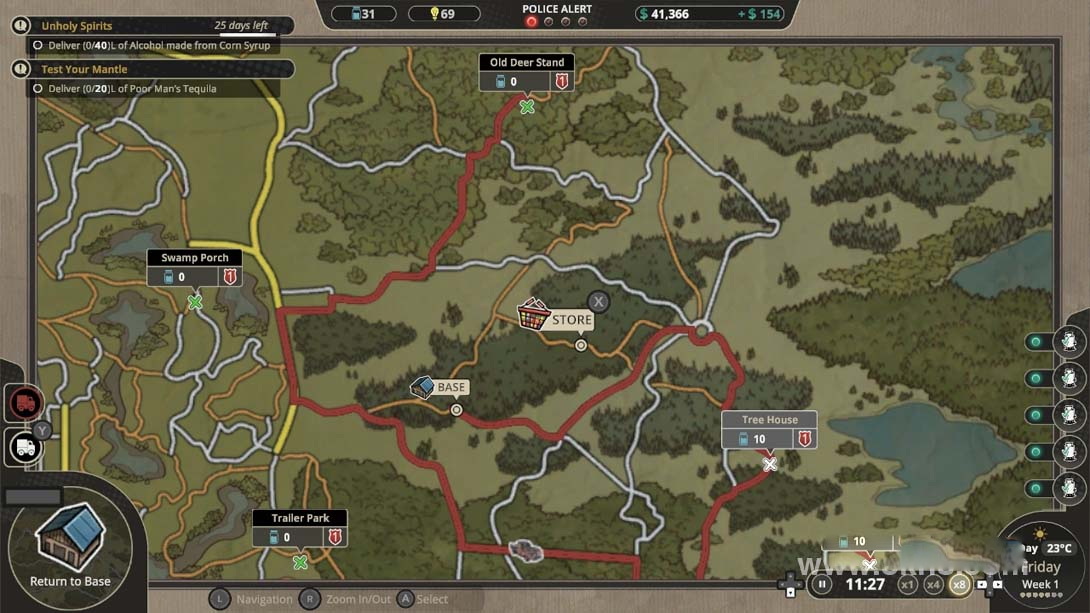The width and height of the screenshot is (1090, 613).
Task: Open the Unholy Spirits quest tracker
Action: (150, 26)
